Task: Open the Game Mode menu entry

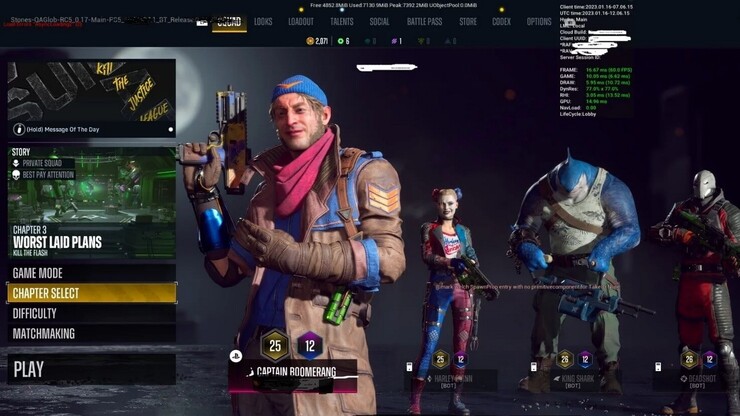Action: pos(91,273)
